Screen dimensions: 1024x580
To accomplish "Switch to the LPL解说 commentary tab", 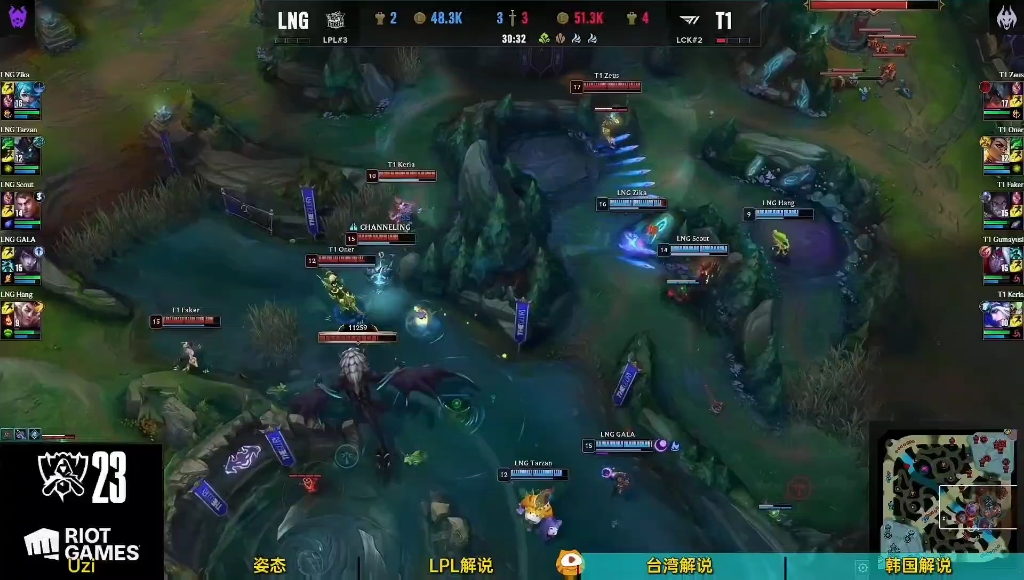I will [x=460, y=566].
